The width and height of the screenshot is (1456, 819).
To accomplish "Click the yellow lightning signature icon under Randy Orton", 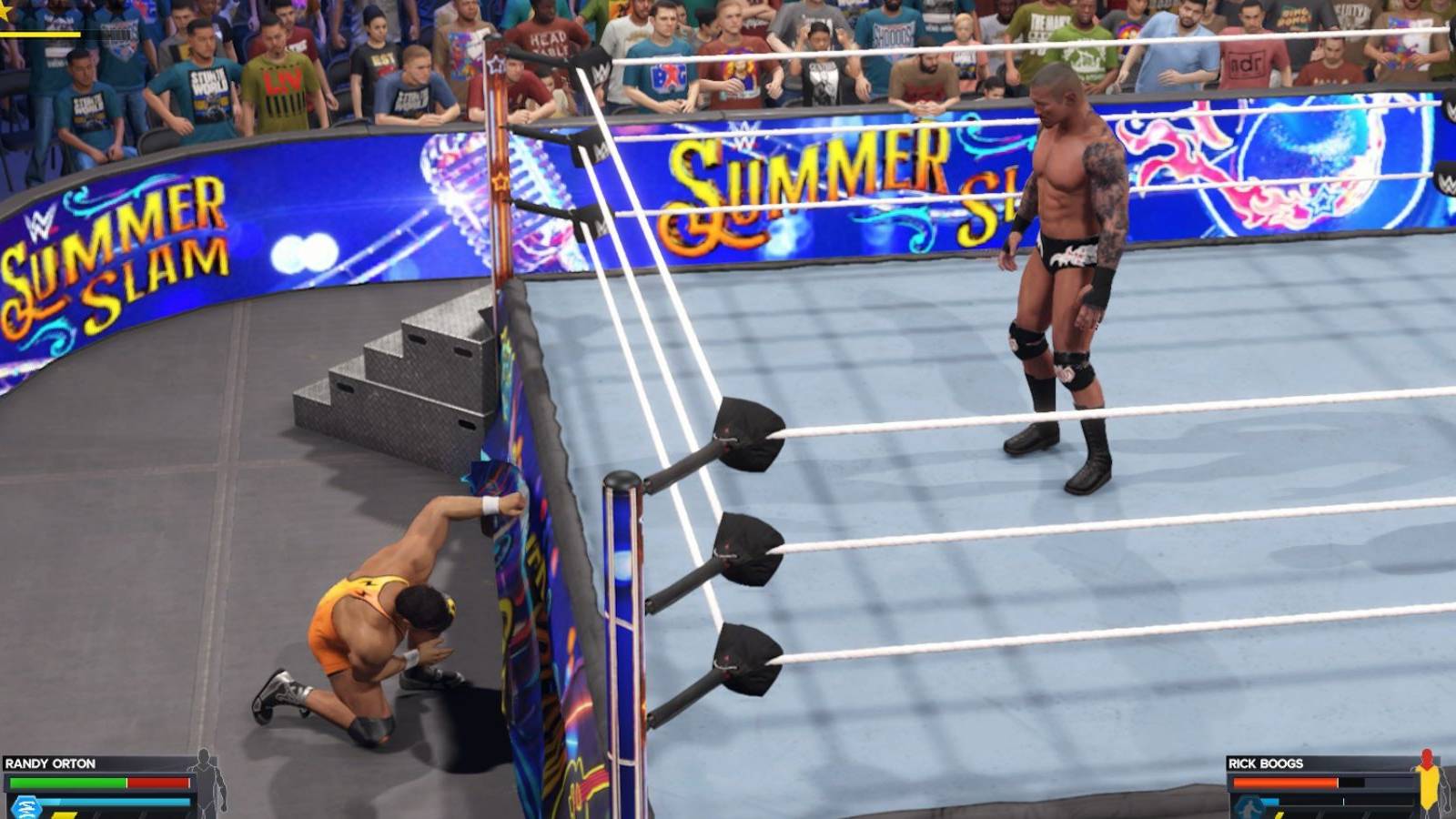I will tap(64, 815).
